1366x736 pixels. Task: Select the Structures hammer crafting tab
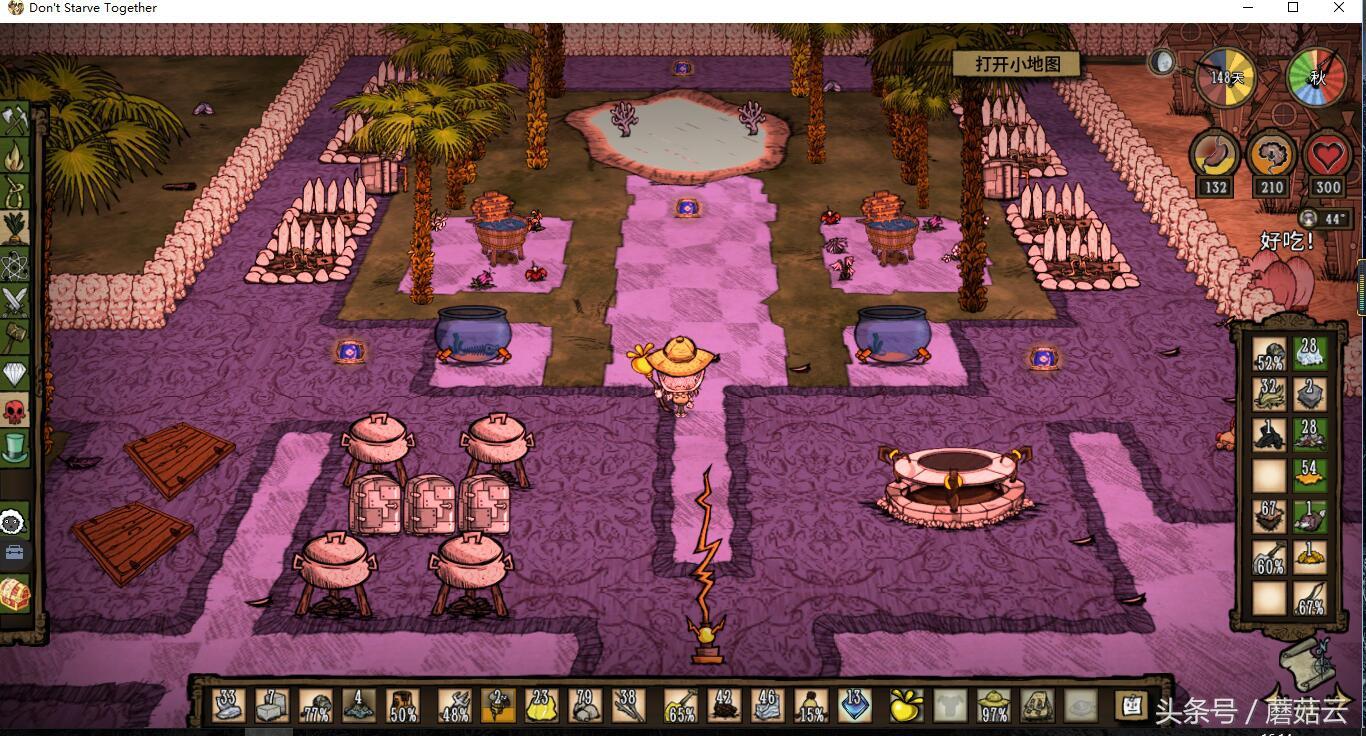[14, 338]
